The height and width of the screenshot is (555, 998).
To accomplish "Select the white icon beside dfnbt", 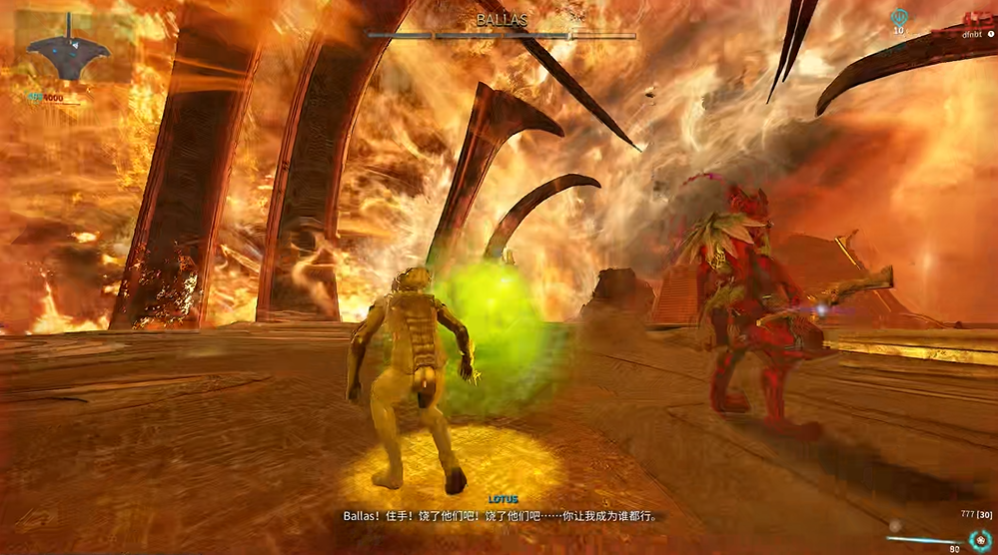I will pos(991,34).
